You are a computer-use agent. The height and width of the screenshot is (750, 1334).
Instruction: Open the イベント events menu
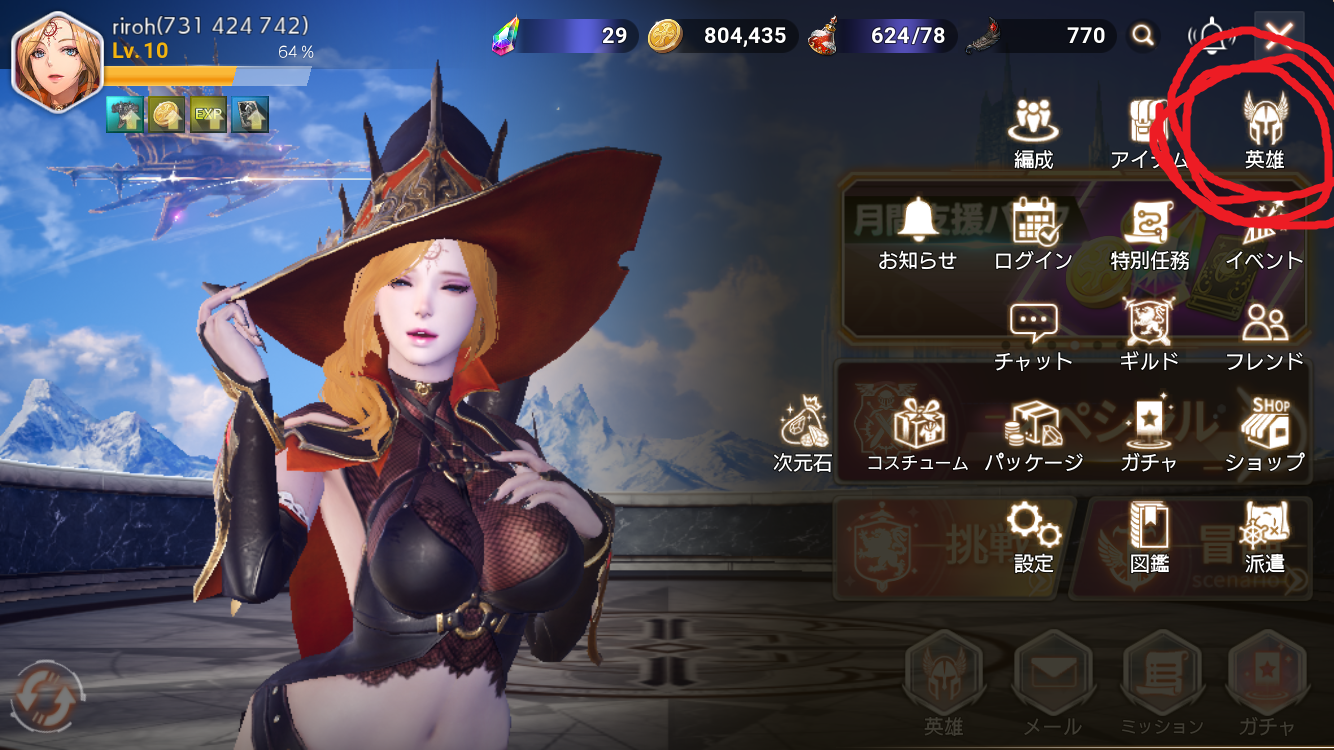(x=1264, y=232)
